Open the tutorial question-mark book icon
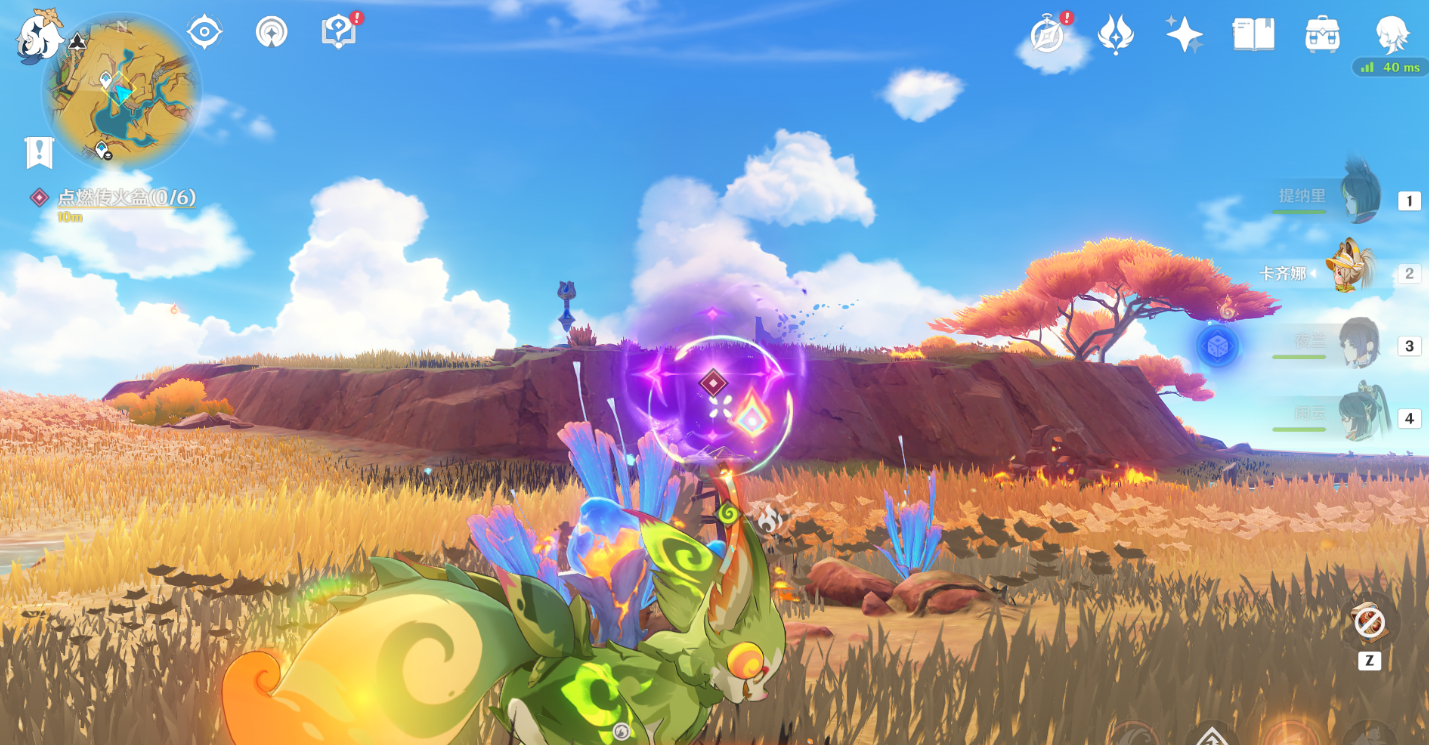This screenshot has height=745, width=1429. [x=338, y=32]
